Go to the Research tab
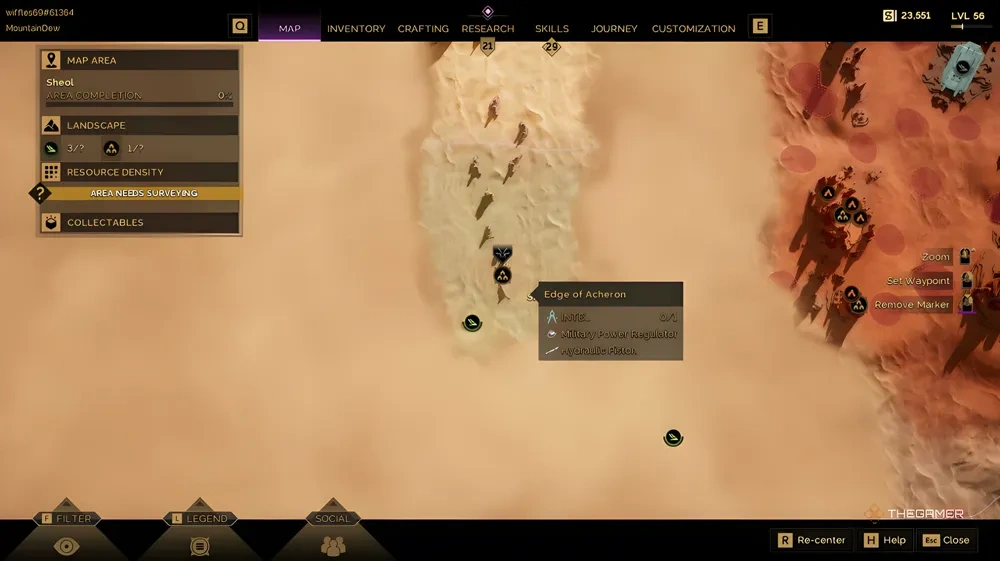Image resolution: width=1000 pixels, height=561 pixels. 488,29
